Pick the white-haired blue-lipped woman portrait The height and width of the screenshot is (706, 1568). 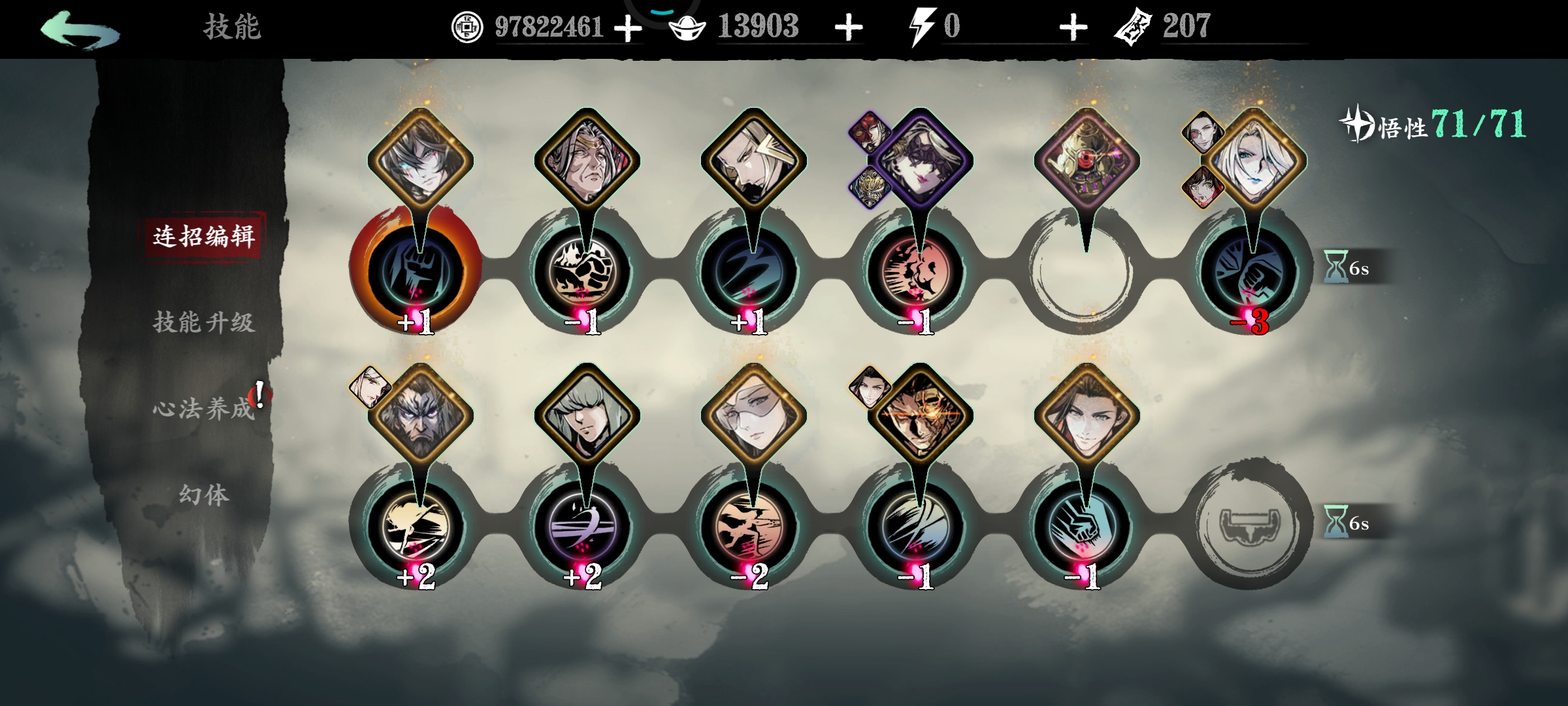pos(1254,160)
